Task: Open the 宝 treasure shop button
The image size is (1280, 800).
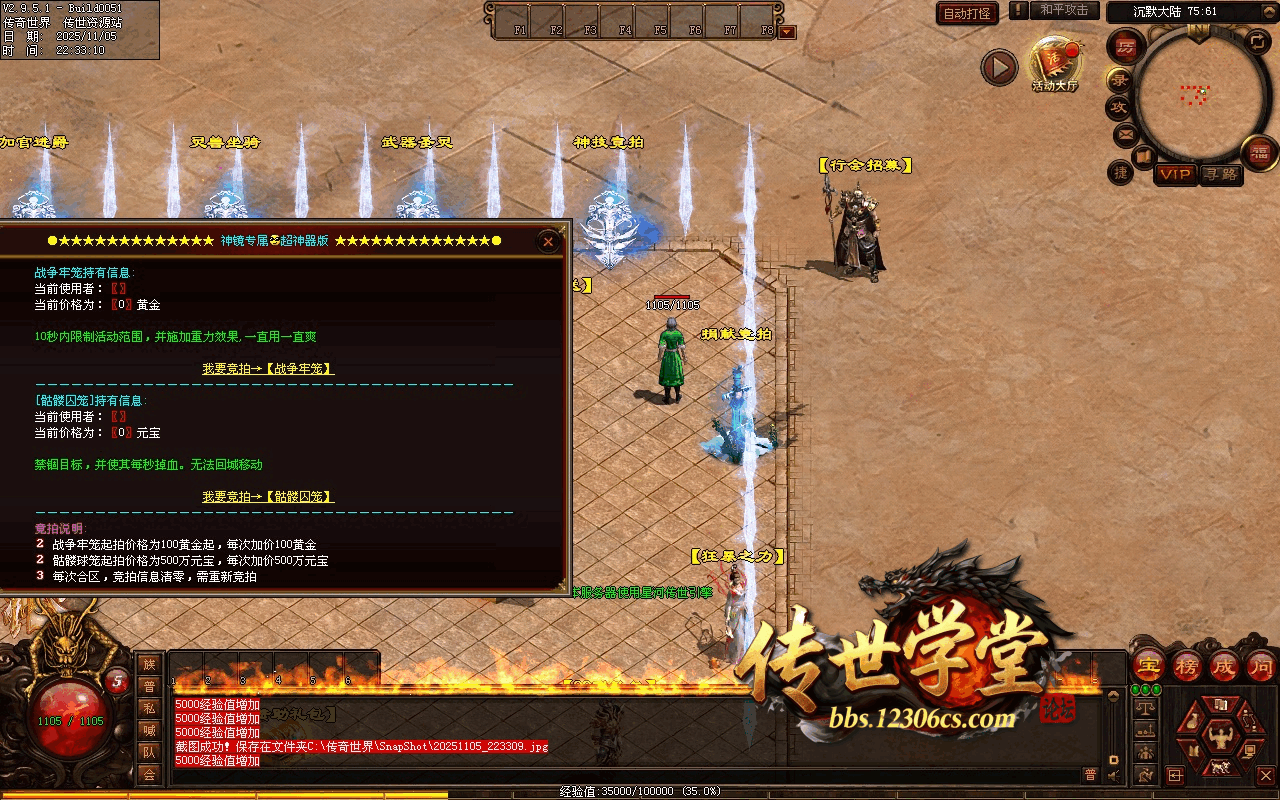Action: [1148, 665]
